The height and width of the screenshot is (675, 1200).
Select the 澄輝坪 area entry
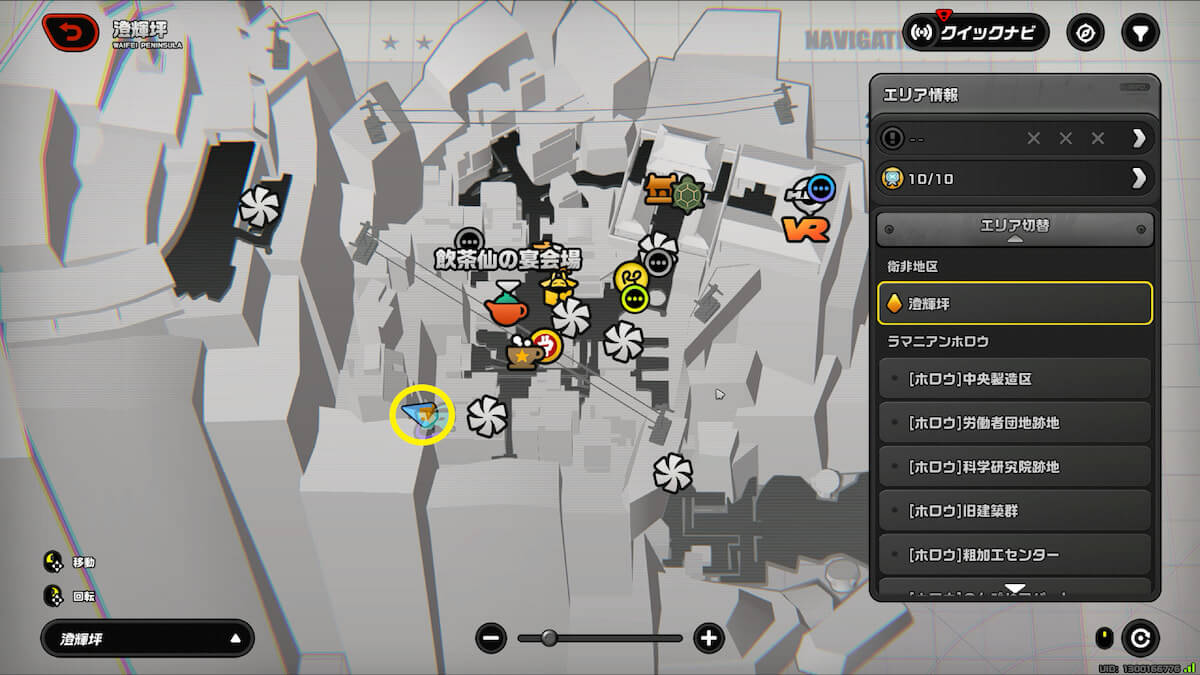1015,303
